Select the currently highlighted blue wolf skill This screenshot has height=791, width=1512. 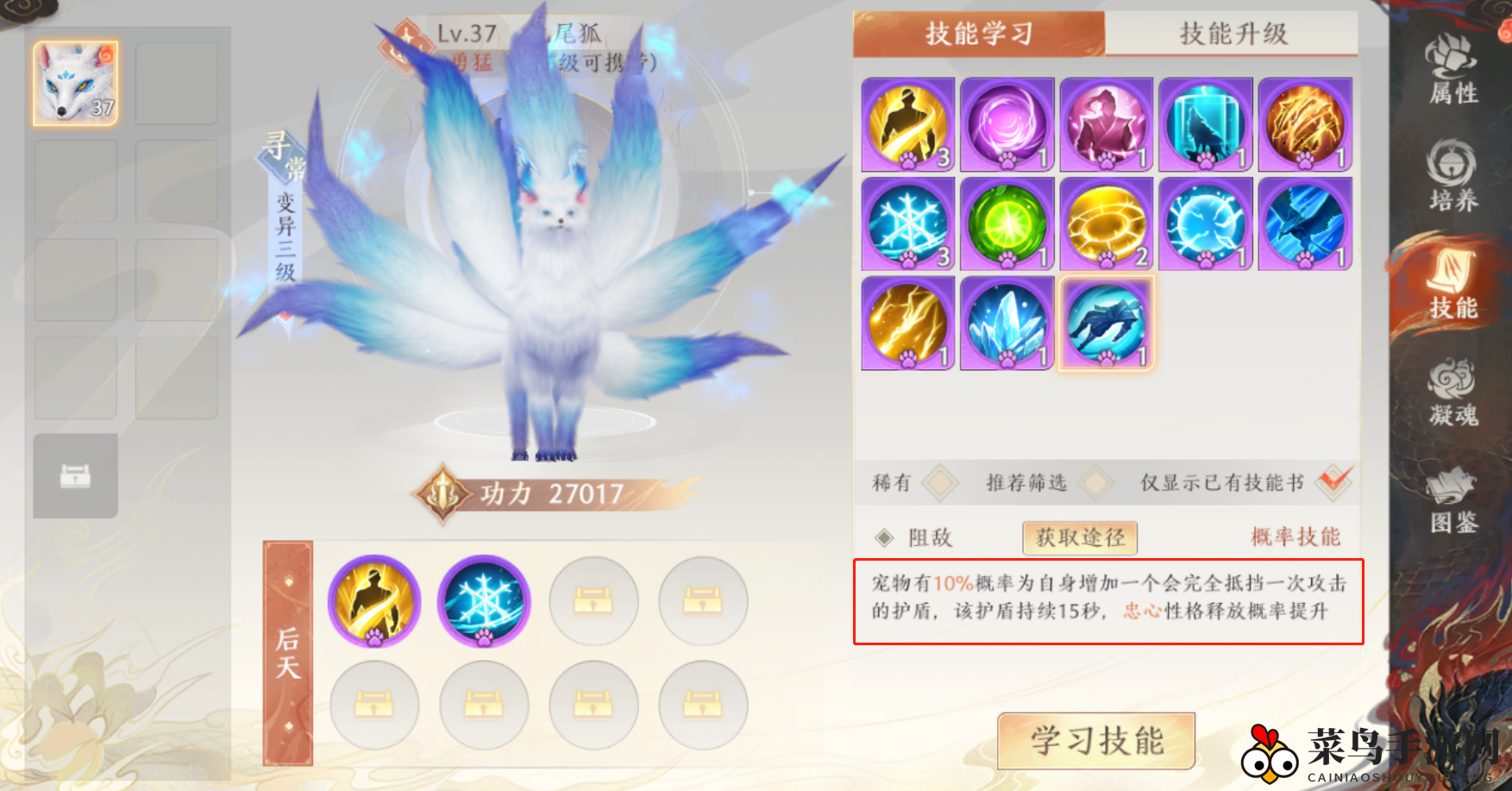[x=1106, y=322]
